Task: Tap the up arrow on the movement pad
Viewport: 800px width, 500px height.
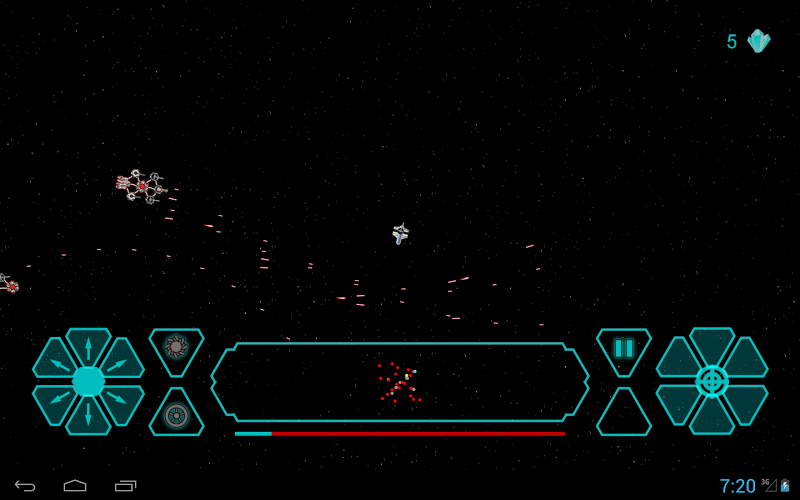Action: click(x=88, y=346)
